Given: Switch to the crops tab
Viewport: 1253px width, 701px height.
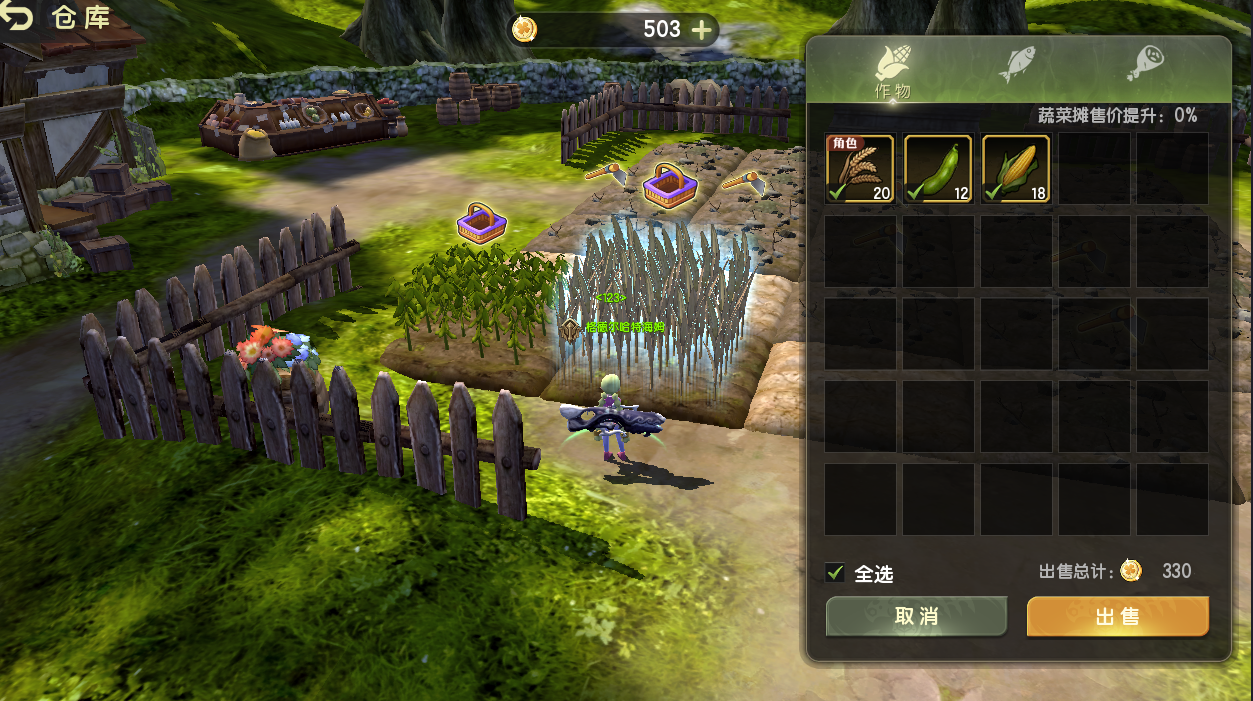Looking at the screenshot, I should tap(891, 70).
